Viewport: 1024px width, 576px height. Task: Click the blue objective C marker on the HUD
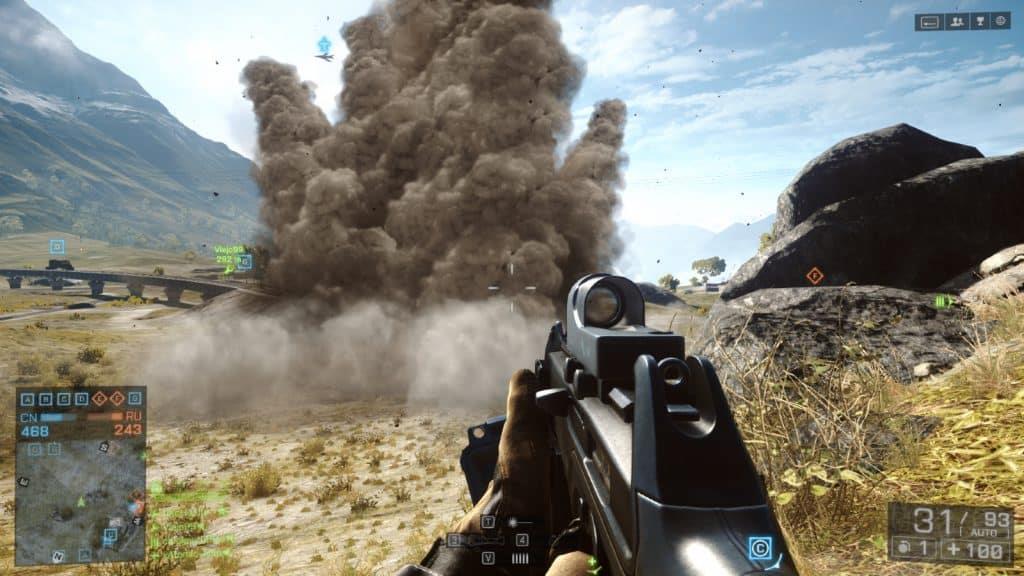coord(760,548)
